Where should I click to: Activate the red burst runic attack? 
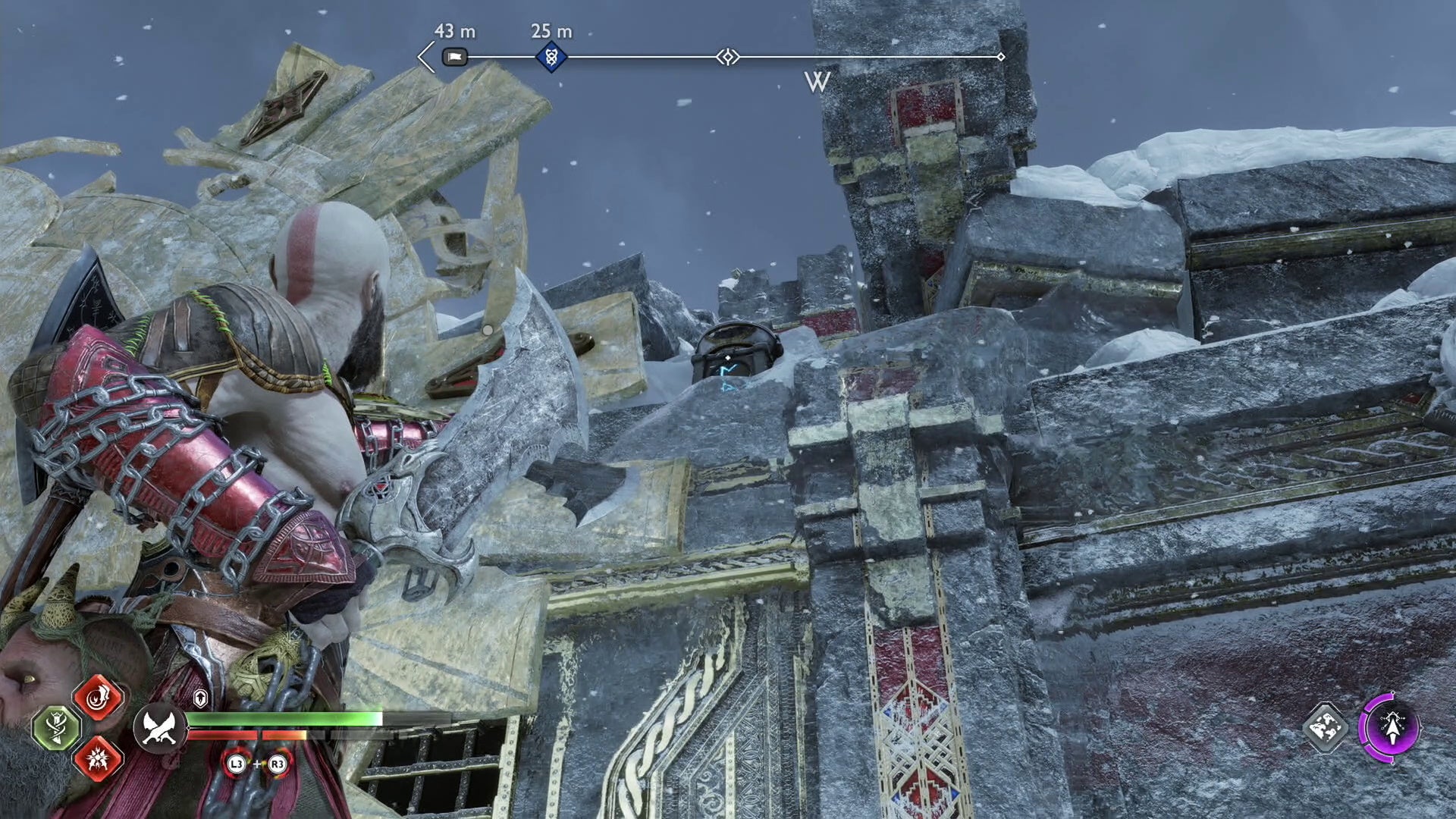tap(99, 758)
